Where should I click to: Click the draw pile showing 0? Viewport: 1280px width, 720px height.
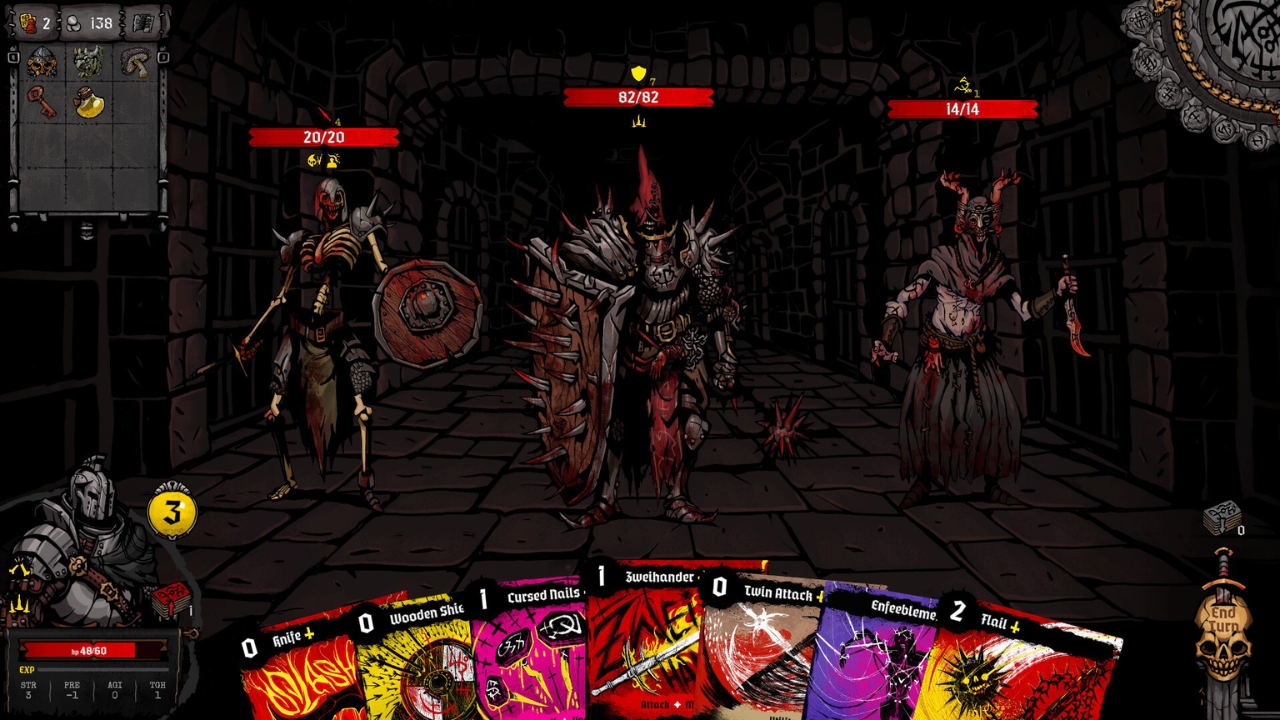coord(1220,515)
